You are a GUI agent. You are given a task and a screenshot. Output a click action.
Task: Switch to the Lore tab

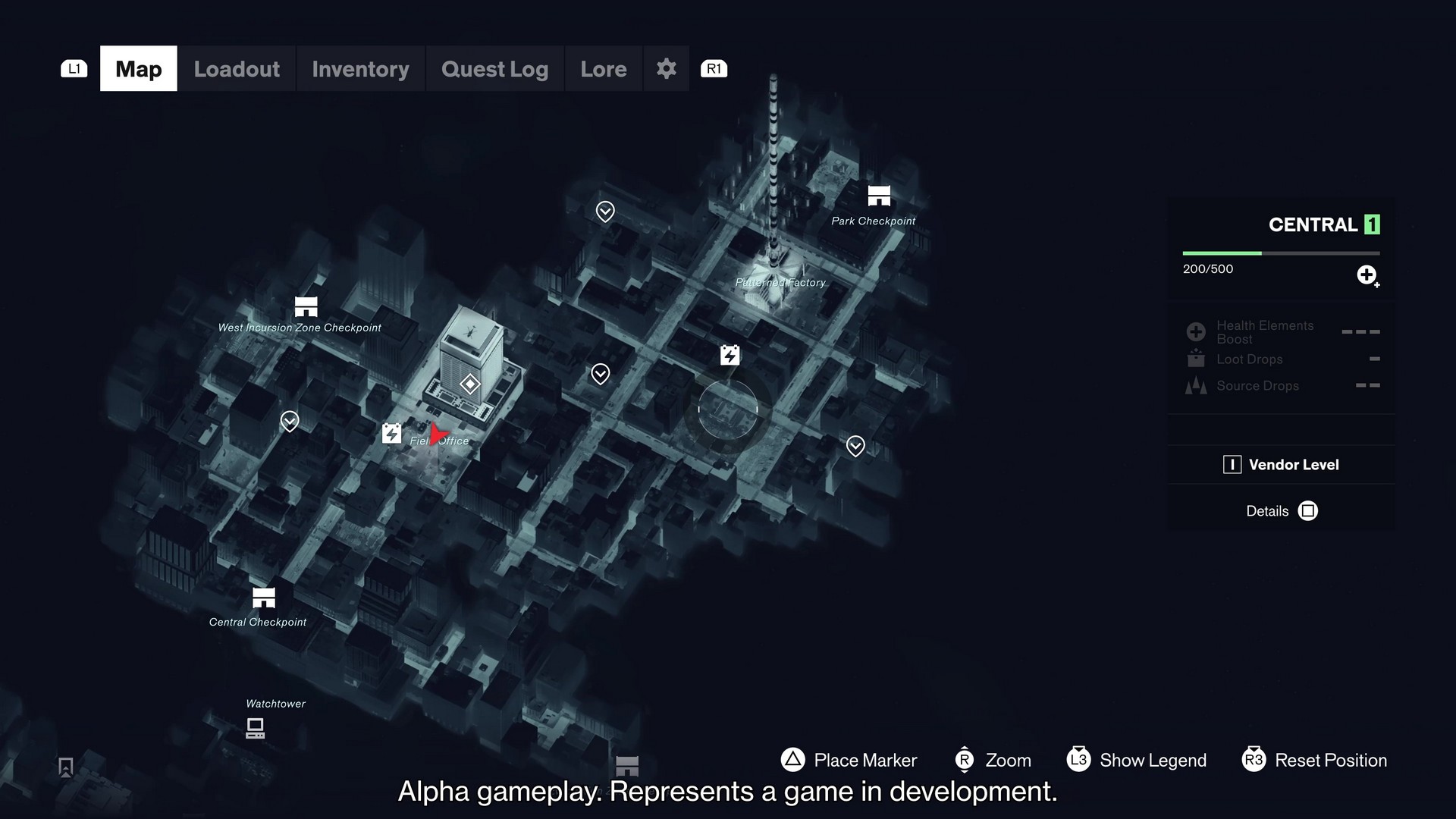tap(603, 68)
